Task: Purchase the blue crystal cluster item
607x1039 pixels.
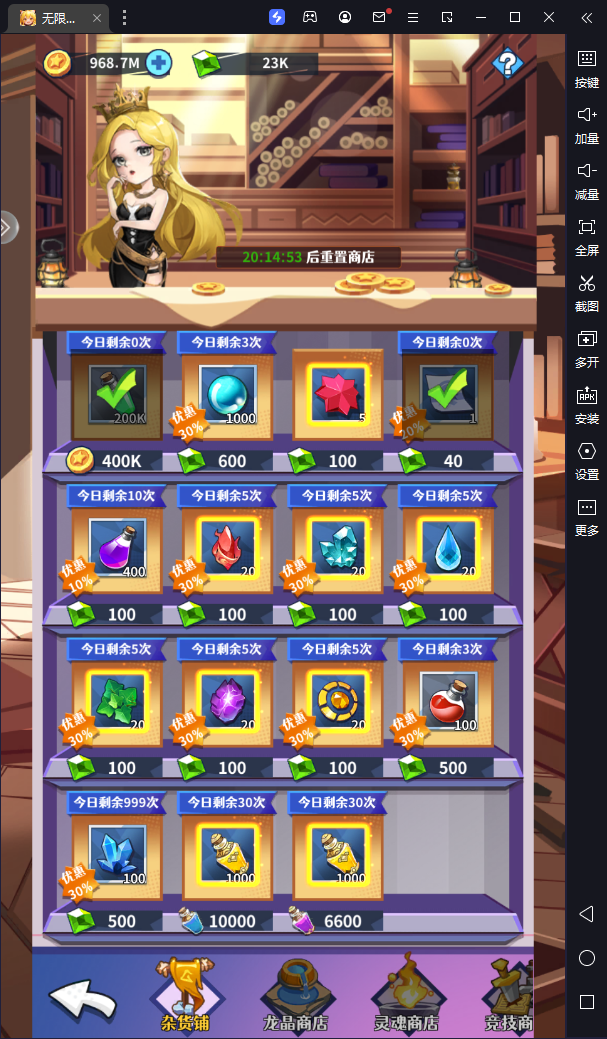Action: pyautogui.click(x=117, y=855)
